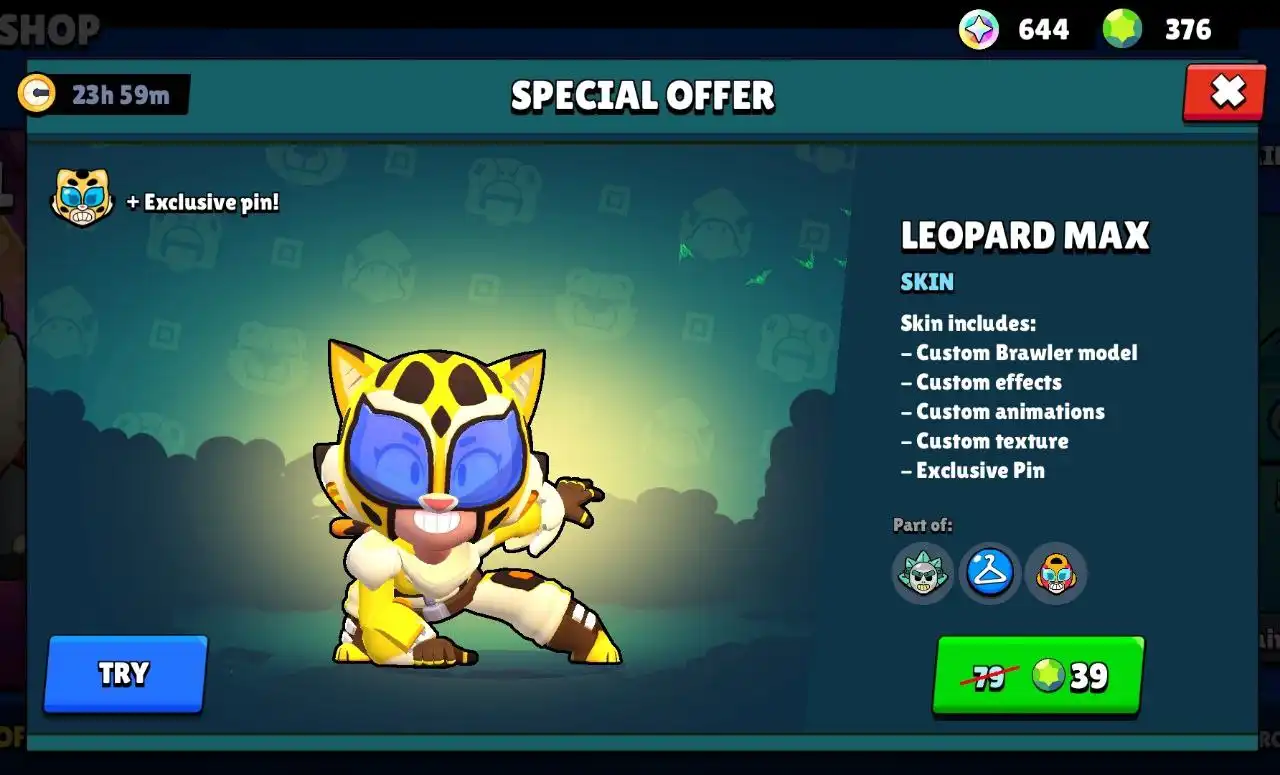This screenshot has height=775, width=1280.
Task: Try the Leopard Max skin
Action: tap(125, 673)
